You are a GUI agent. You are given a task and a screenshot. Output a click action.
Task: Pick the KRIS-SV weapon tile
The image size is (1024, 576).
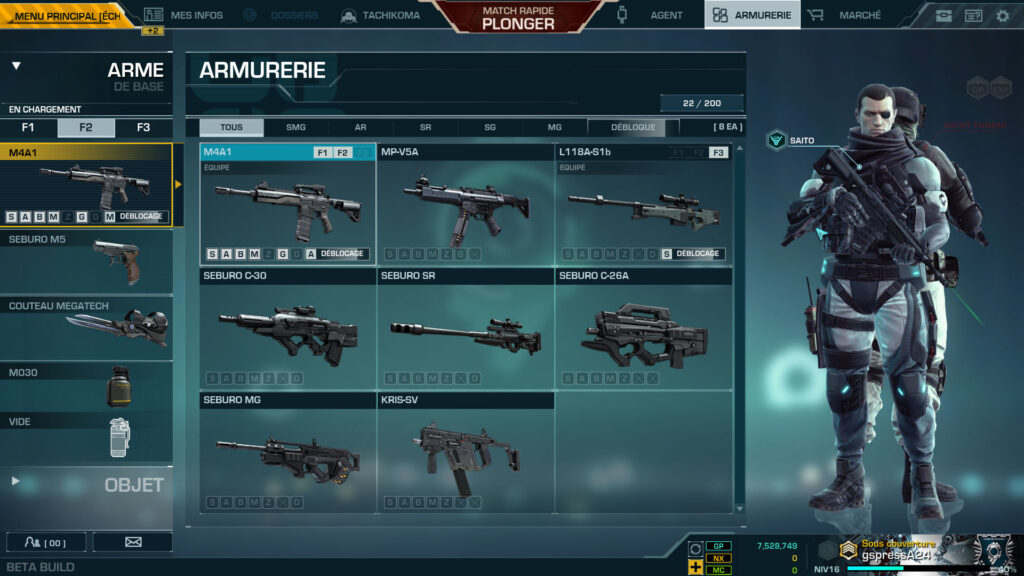click(466, 452)
